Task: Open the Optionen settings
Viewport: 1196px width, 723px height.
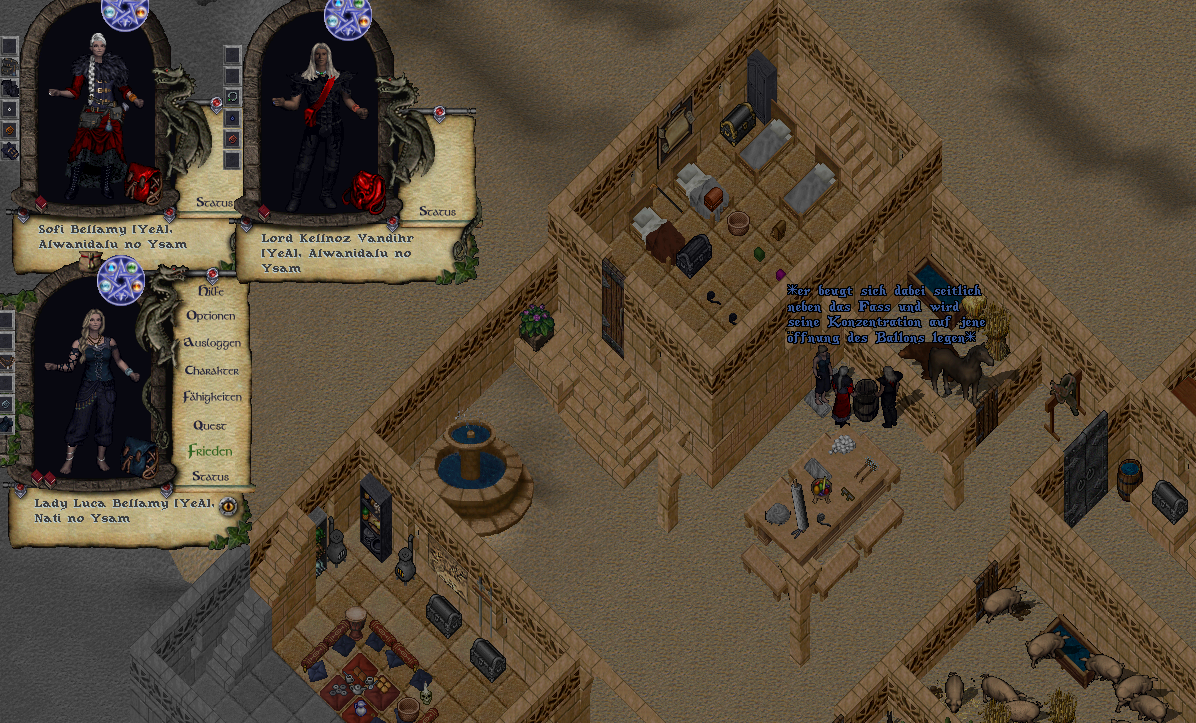Action: 211,316
